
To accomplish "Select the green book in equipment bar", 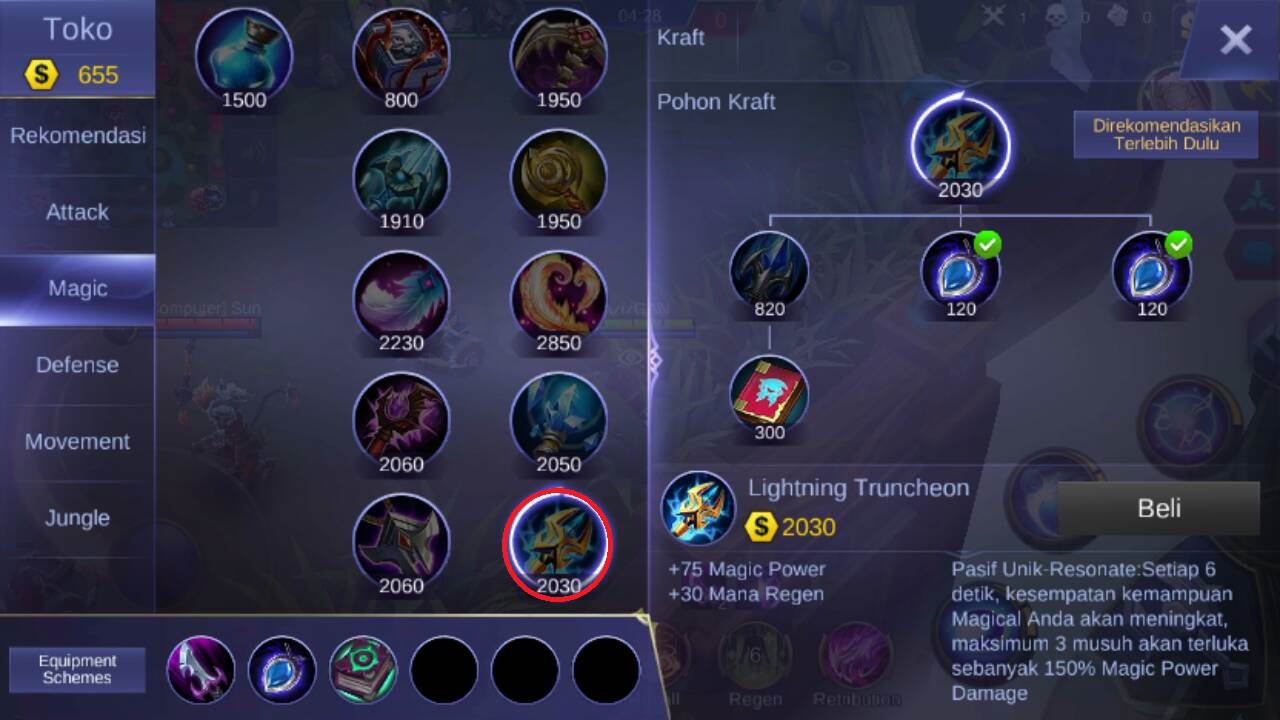I will 364,669.
